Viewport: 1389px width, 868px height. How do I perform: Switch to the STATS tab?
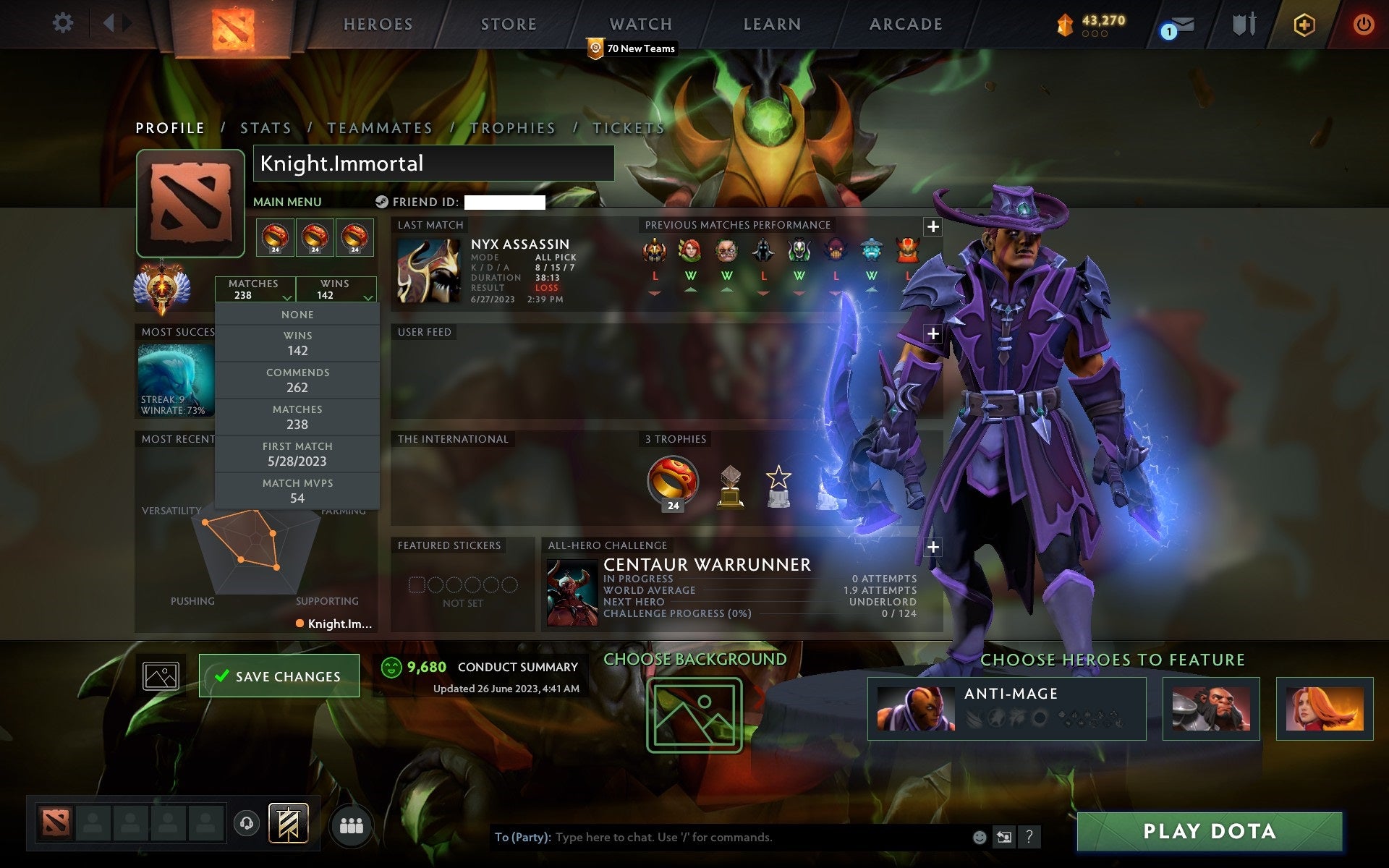[265, 127]
